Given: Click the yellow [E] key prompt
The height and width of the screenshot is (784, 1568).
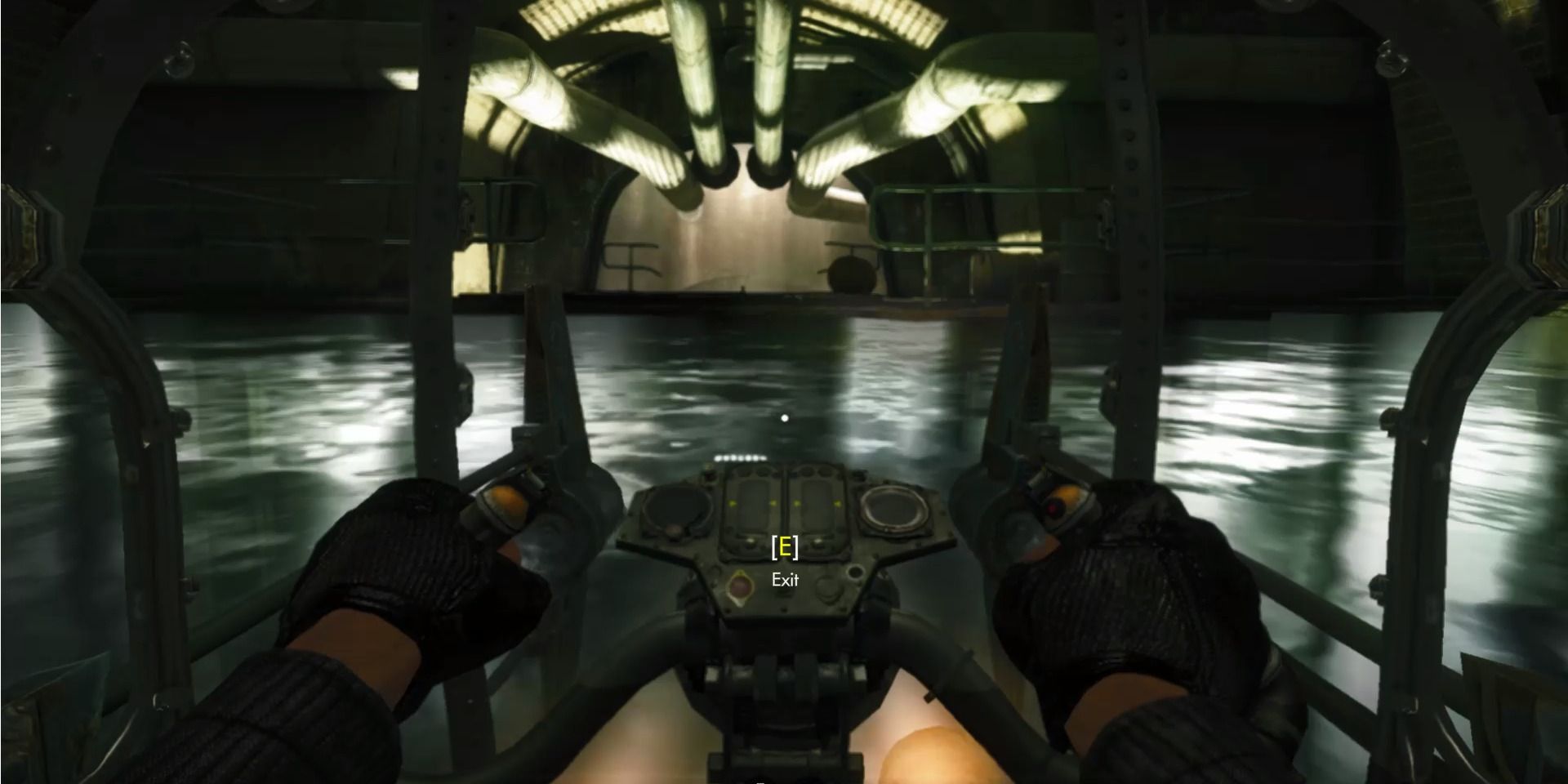Looking at the screenshot, I should click(784, 547).
